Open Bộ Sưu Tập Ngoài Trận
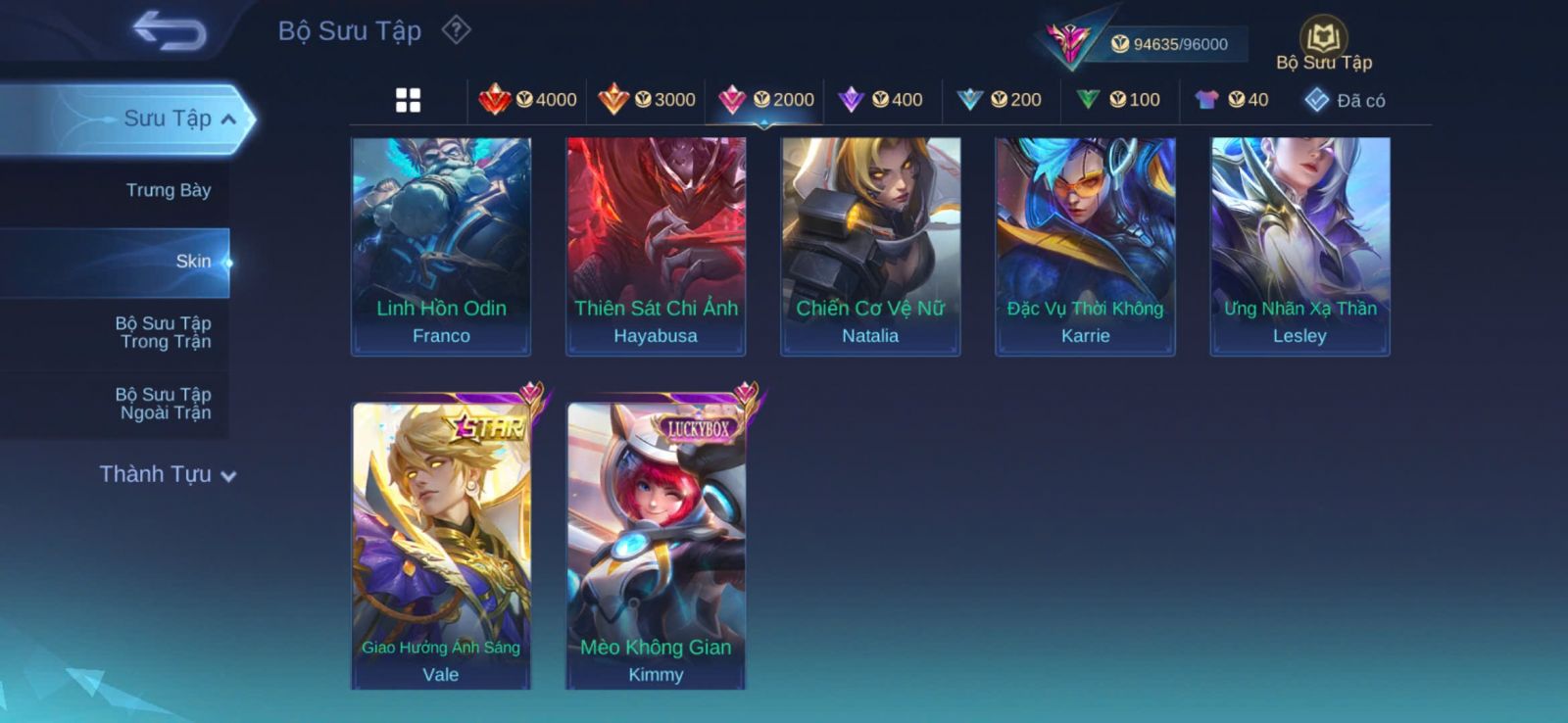The width and height of the screenshot is (1568, 723). click(x=163, y=404)
